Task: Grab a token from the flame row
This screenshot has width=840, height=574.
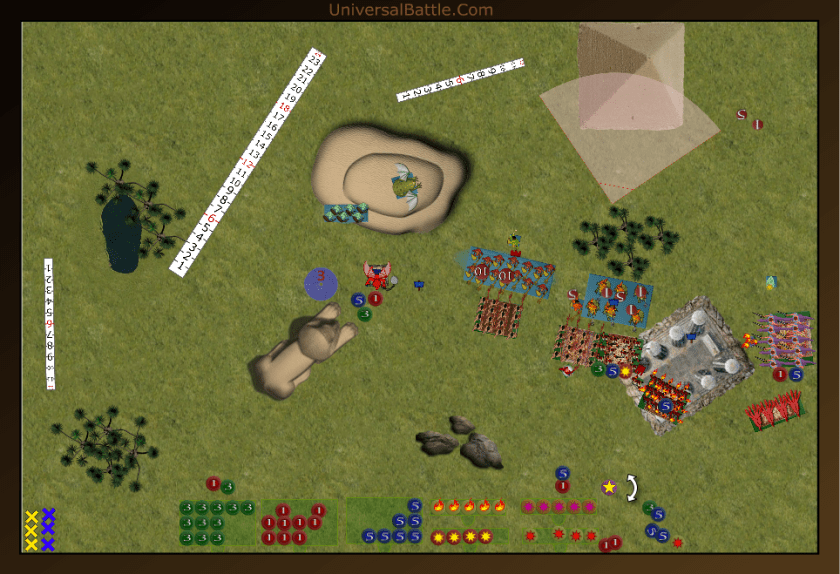Action: (469, 506)
